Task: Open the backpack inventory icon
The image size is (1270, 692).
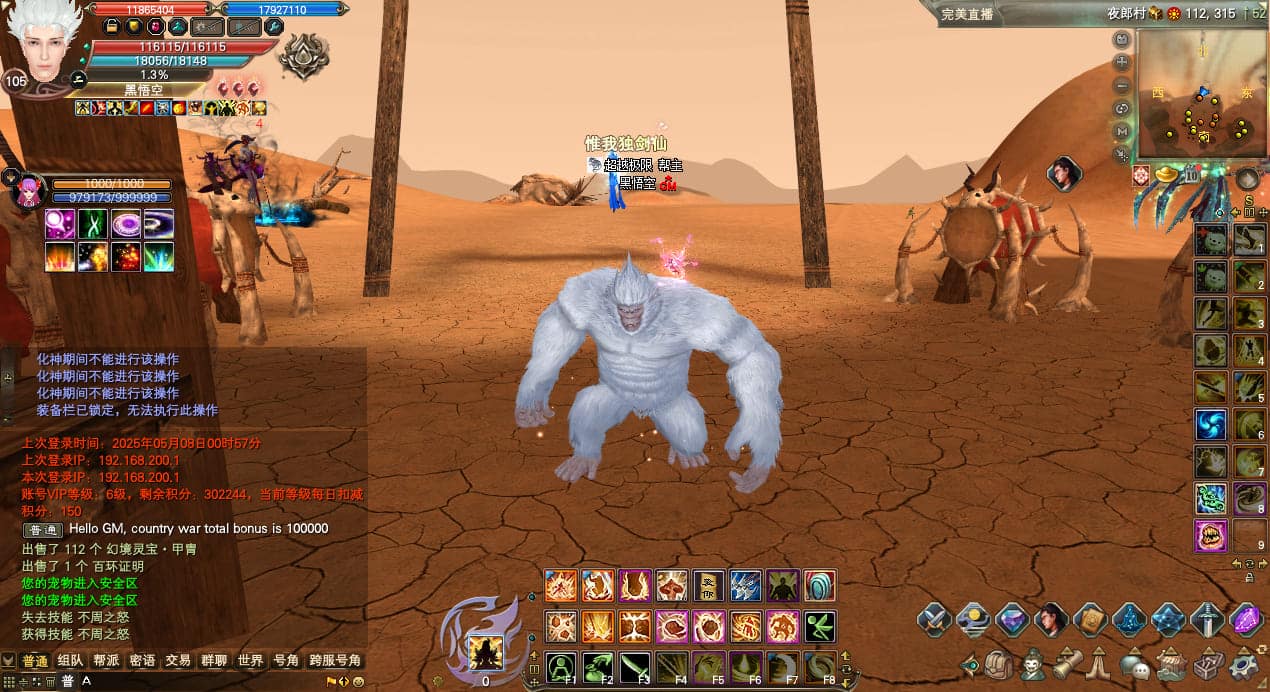Action: pyautogui.click(x=999, y=664)
